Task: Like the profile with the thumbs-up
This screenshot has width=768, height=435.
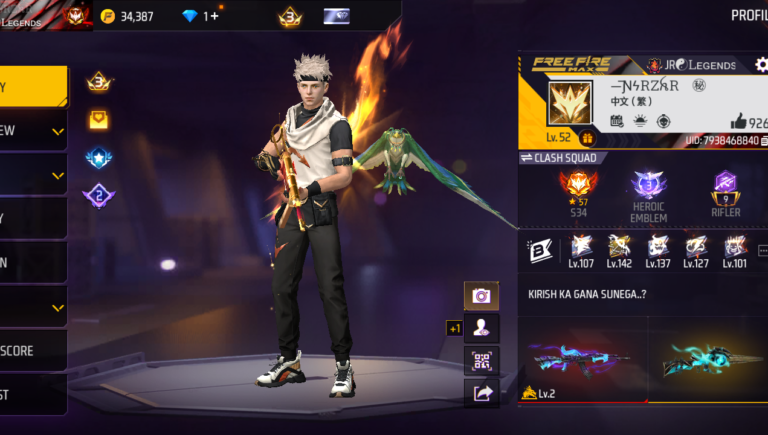Action: tap(739, 121)
